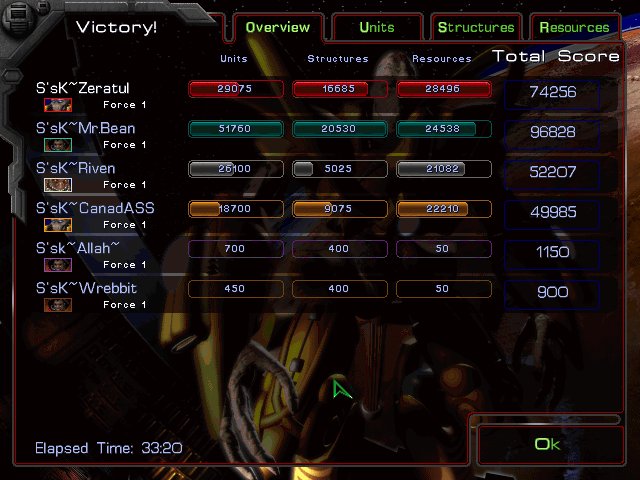640x480 pixels.
Task: Confirm with the Ok button
Action: click(547, 444)
